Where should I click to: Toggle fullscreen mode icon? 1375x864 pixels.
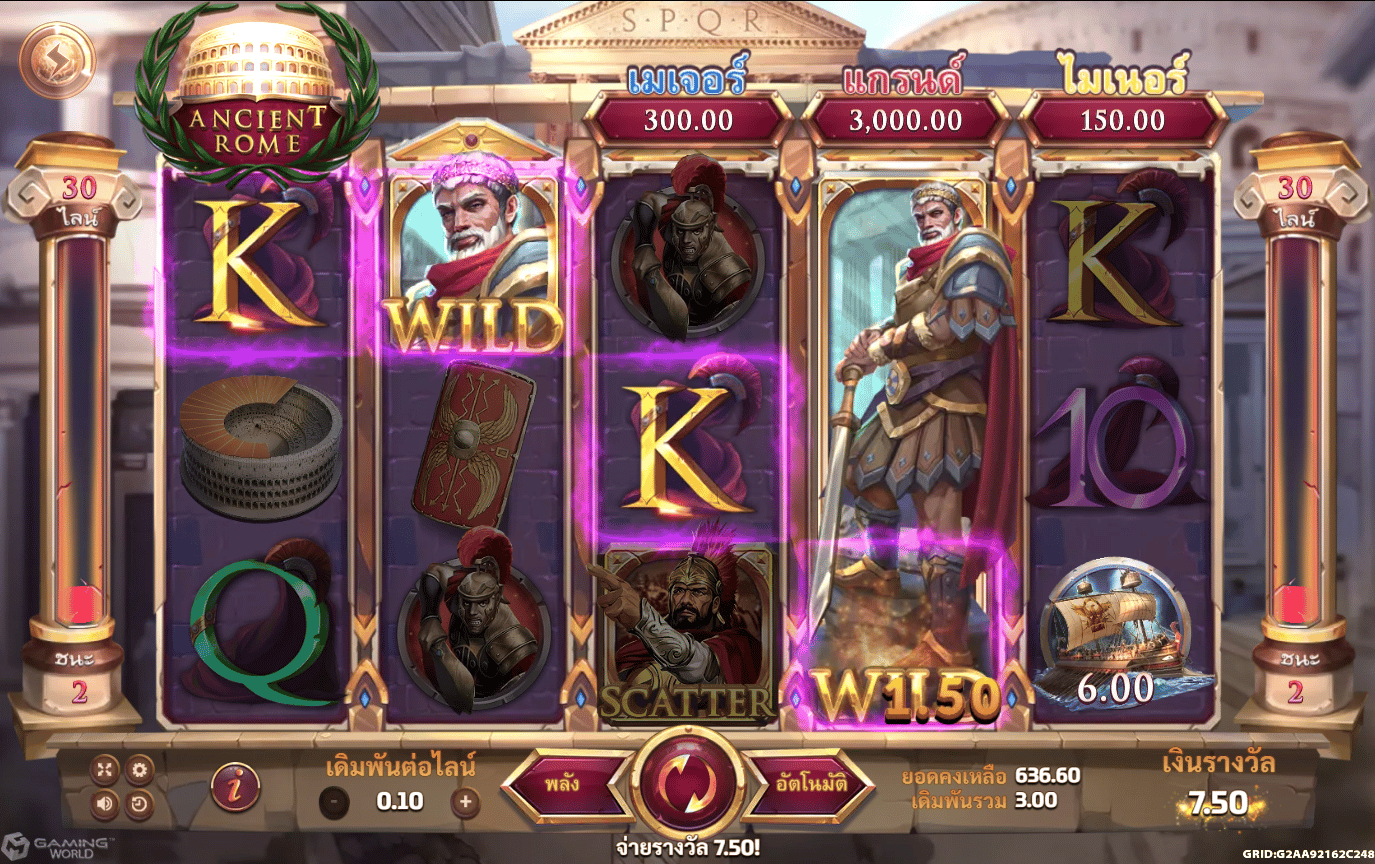[x=105, y=769]
